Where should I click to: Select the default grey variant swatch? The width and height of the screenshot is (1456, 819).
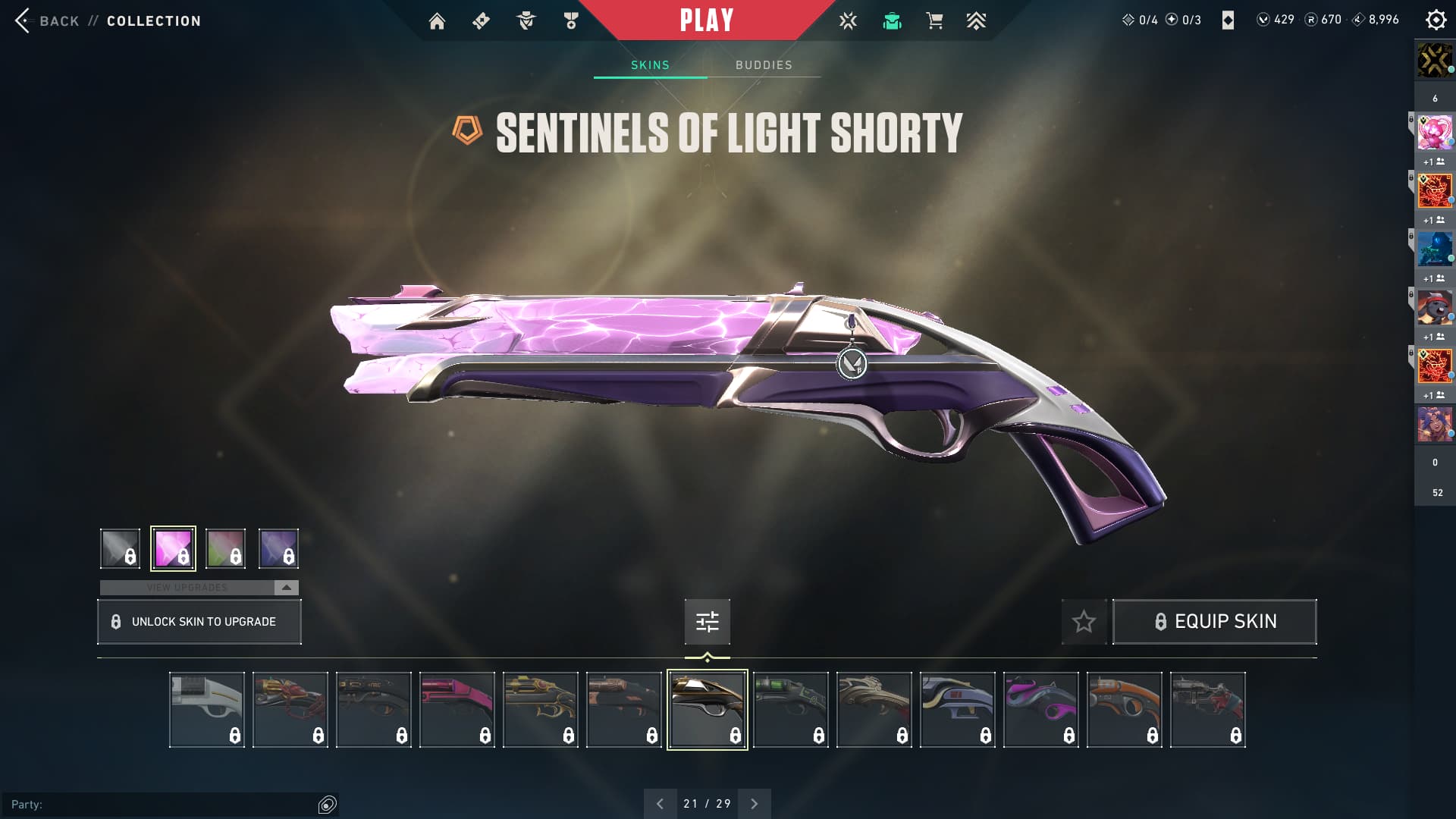120,548
